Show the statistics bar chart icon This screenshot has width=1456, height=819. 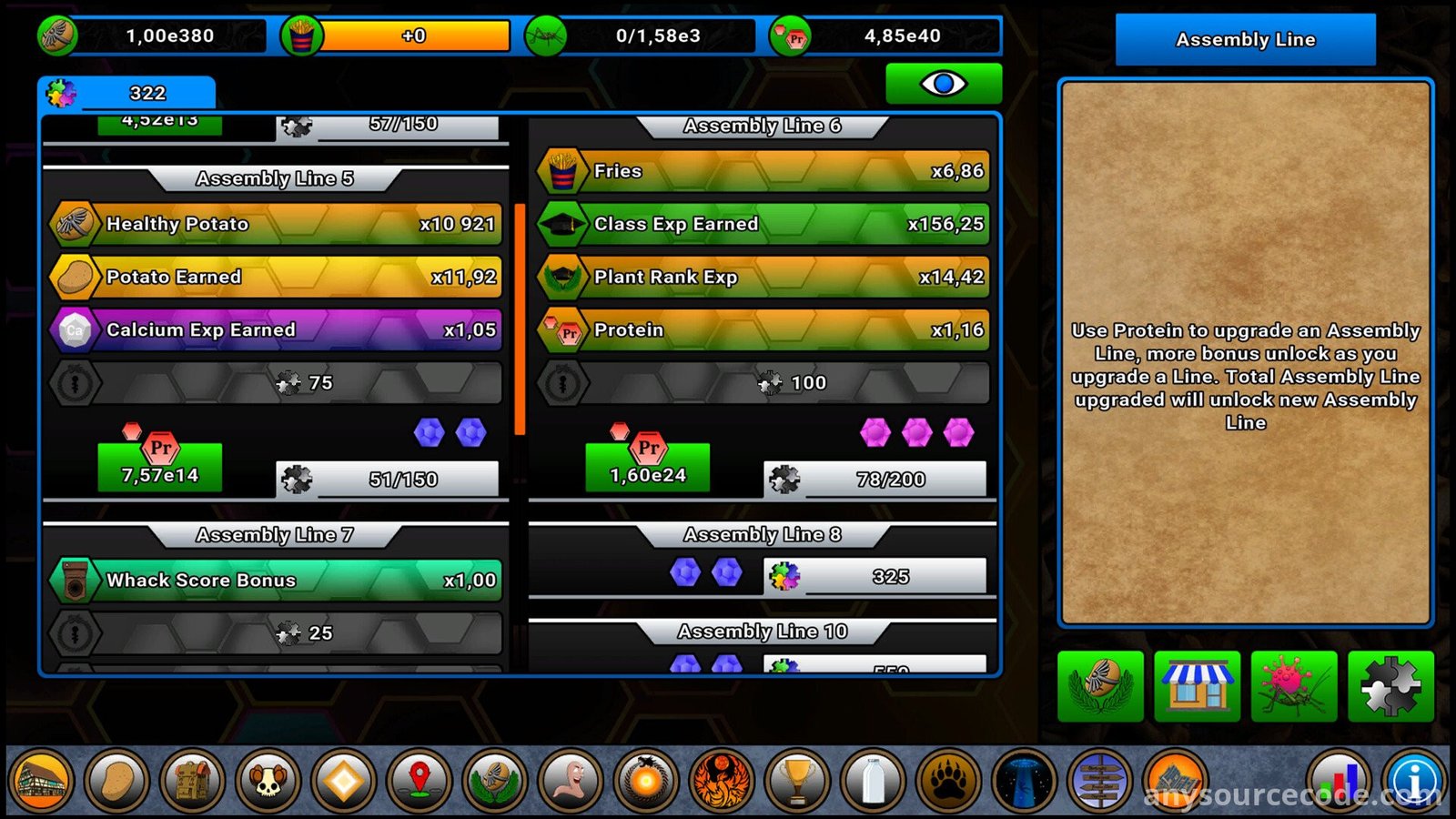(1339, 781)
